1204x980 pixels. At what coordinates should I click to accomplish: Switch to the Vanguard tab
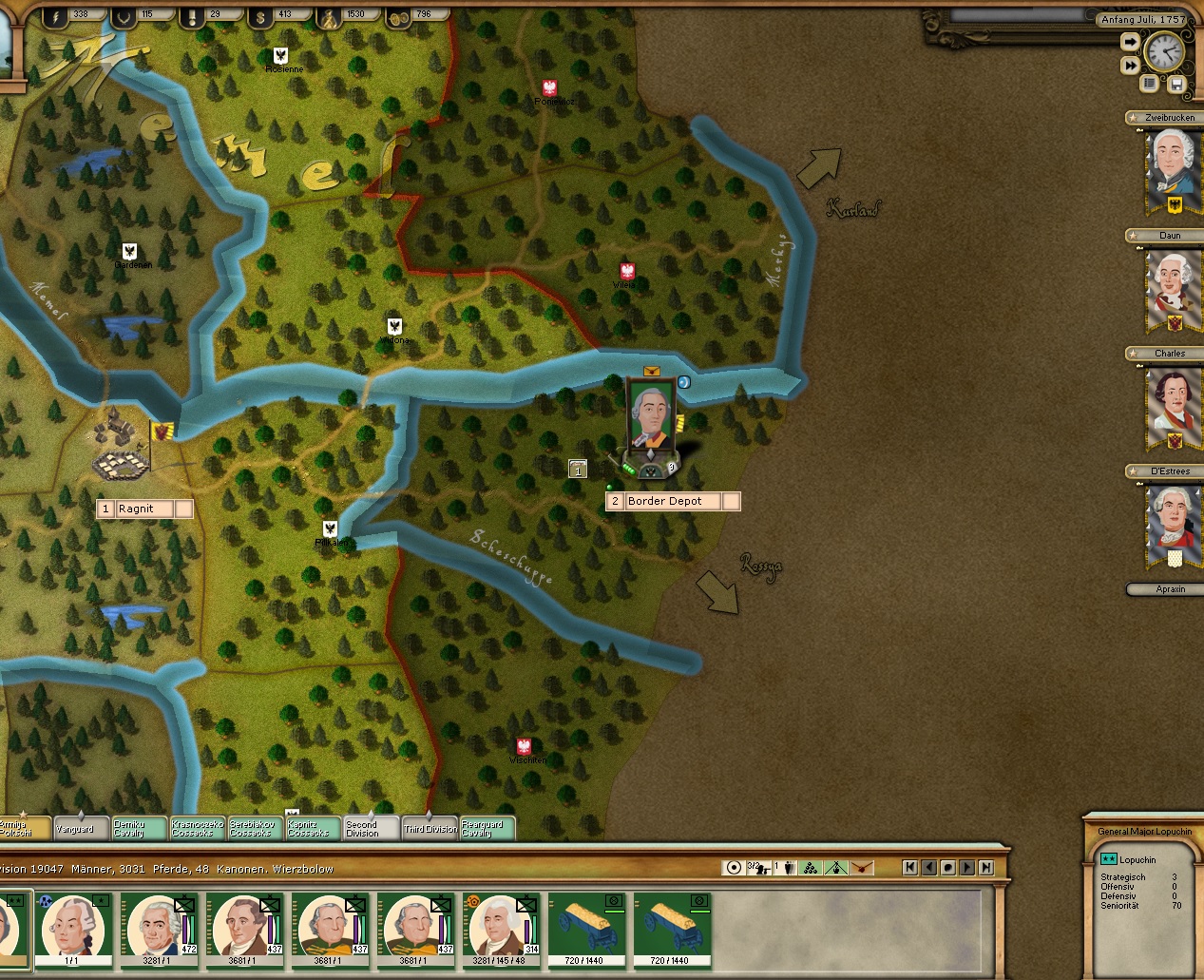(x=81, y=829)
